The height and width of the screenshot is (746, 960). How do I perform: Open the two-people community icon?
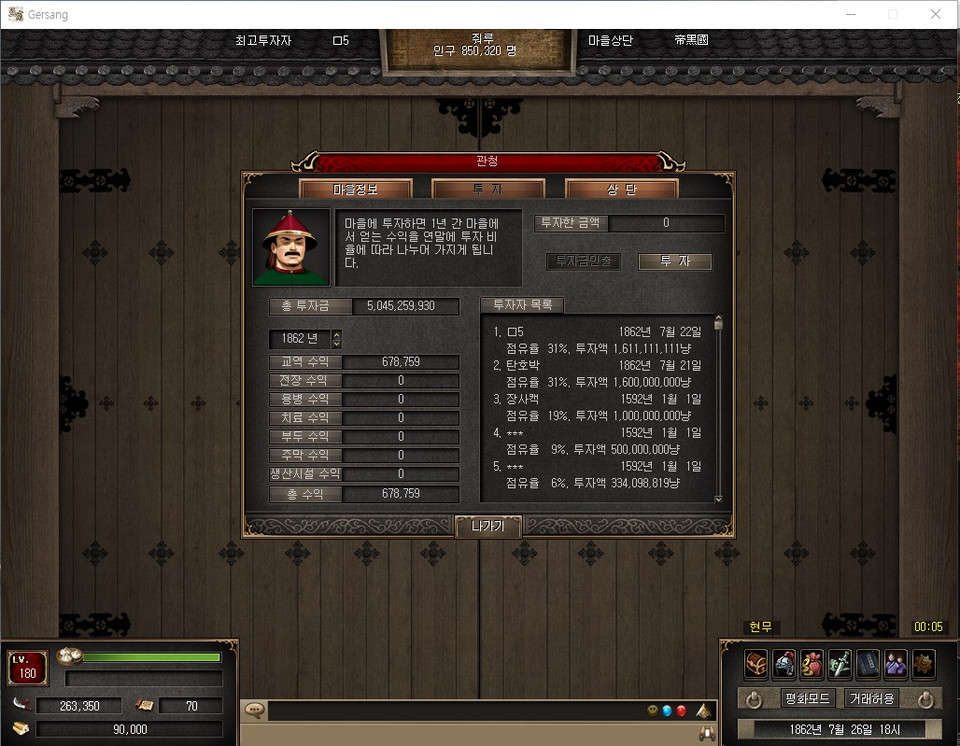coord(896,663)
